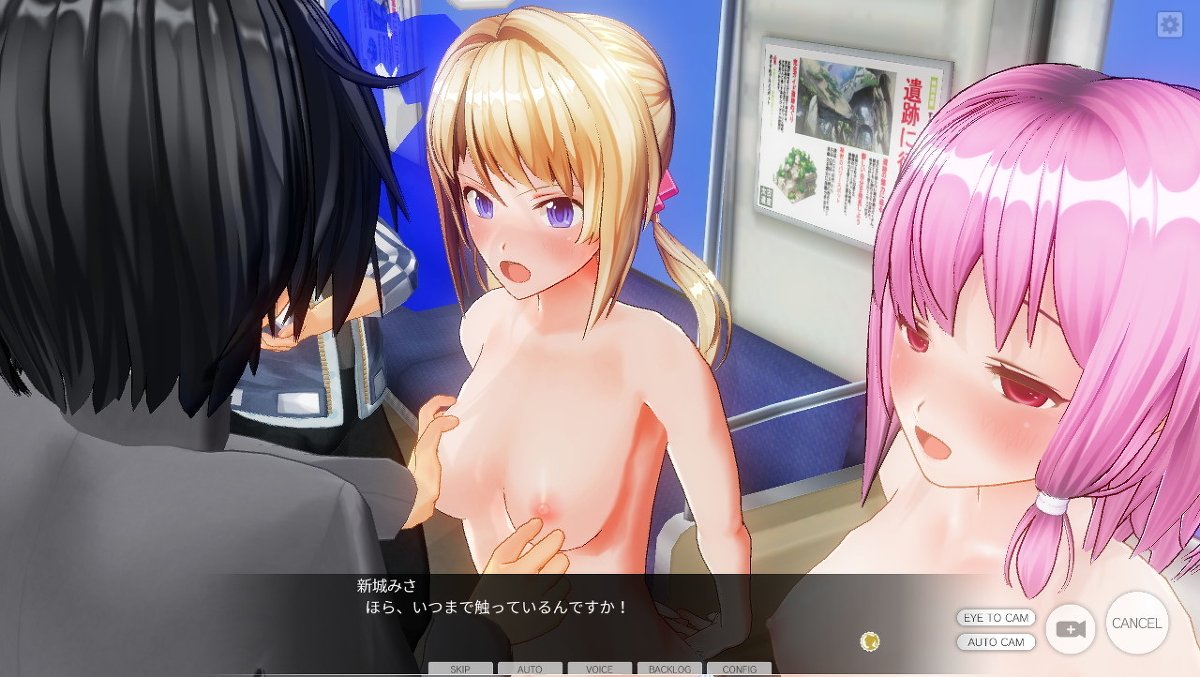Click the SKIP button

coord(460,669)
